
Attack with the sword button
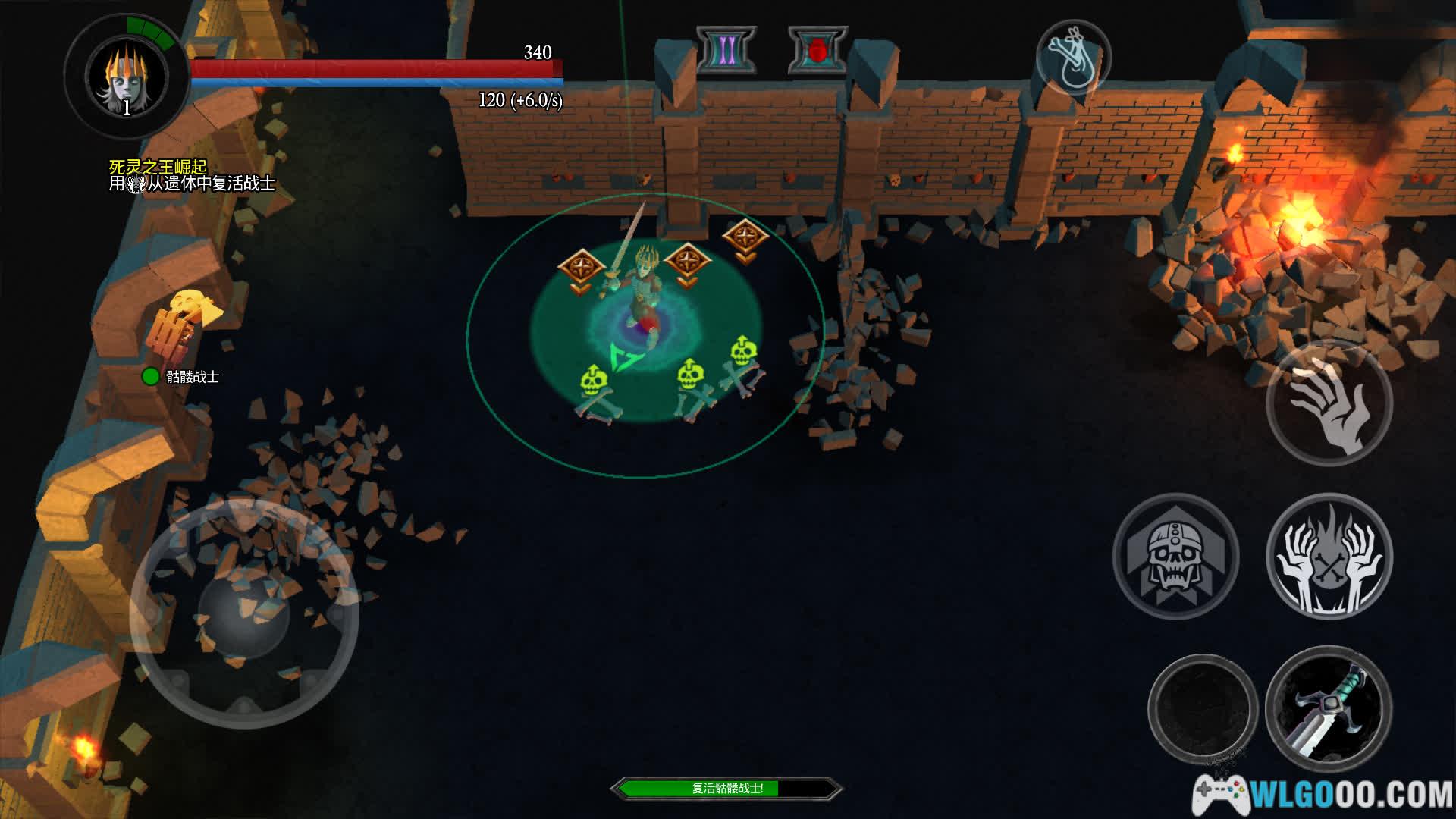point(1328,709)
